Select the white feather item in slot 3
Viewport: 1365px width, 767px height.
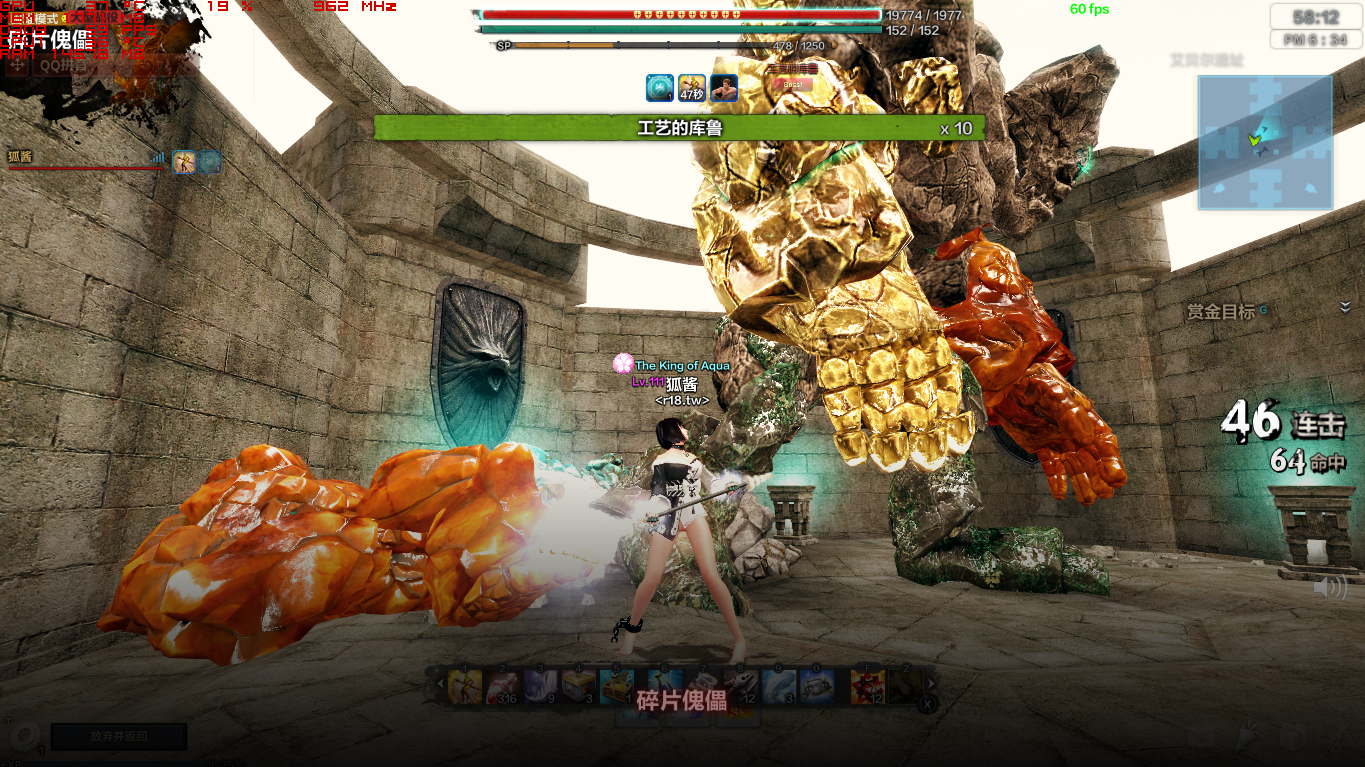540,687
